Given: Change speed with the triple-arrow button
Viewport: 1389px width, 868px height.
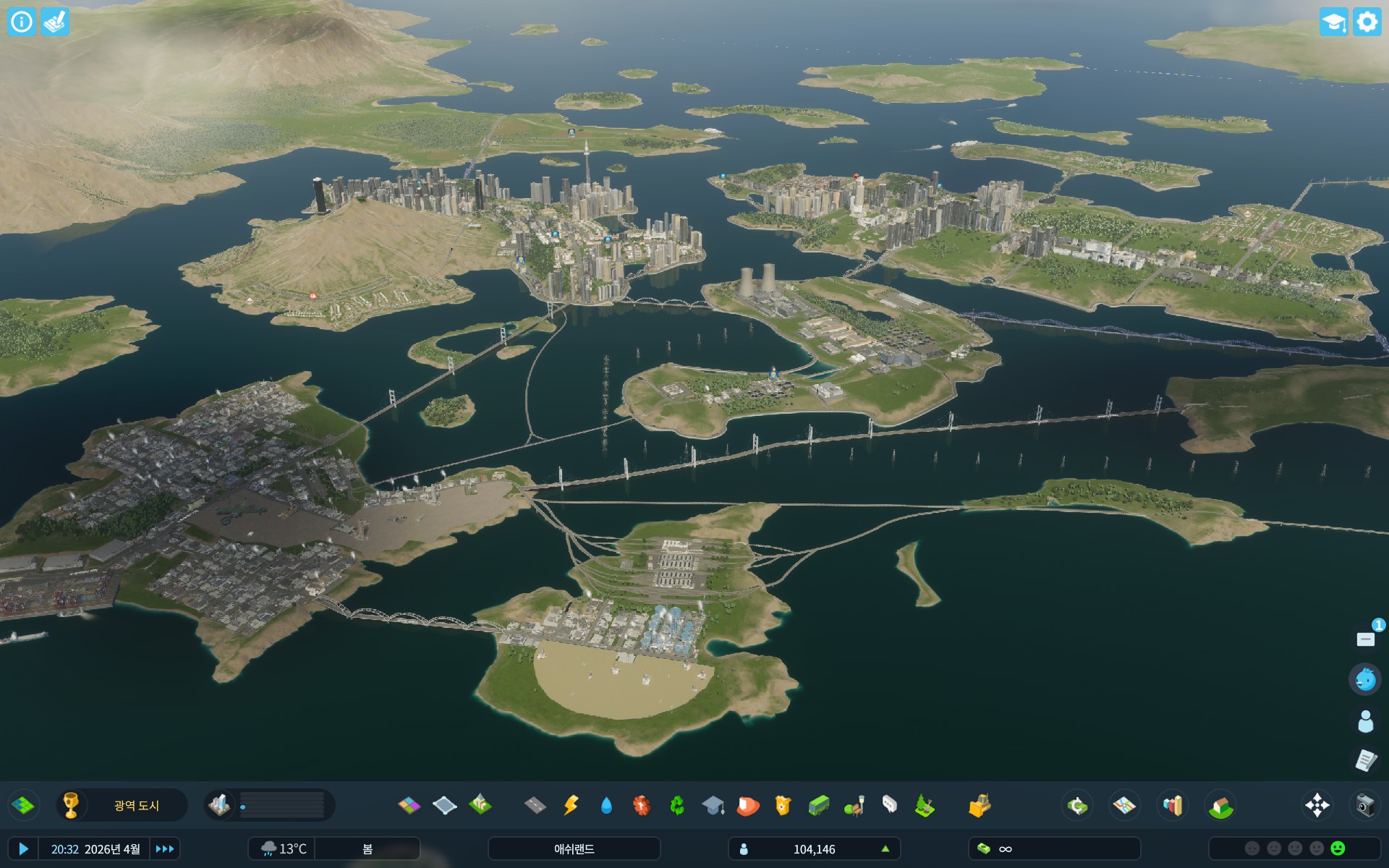Looking at the screenshot, I should (165, 848).
